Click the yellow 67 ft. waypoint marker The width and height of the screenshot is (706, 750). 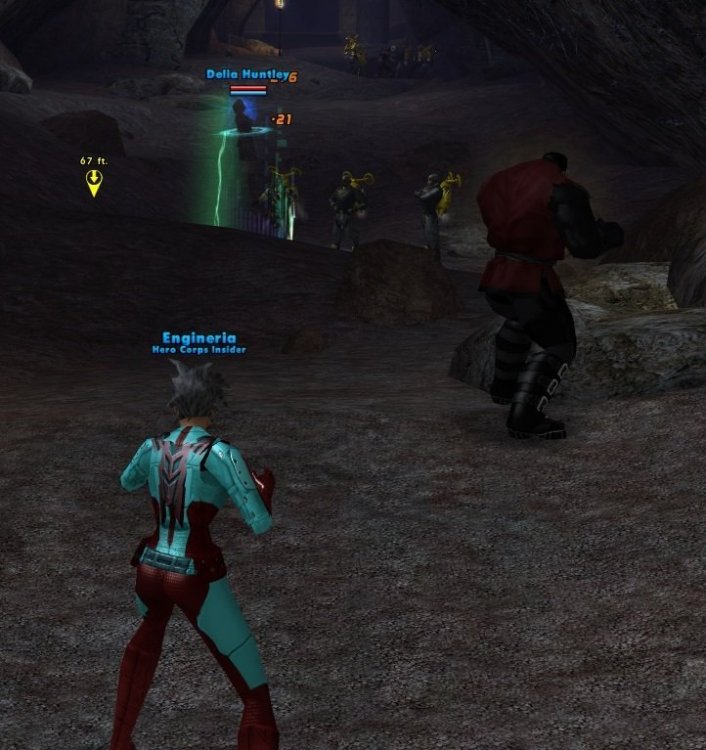[94, 182]
